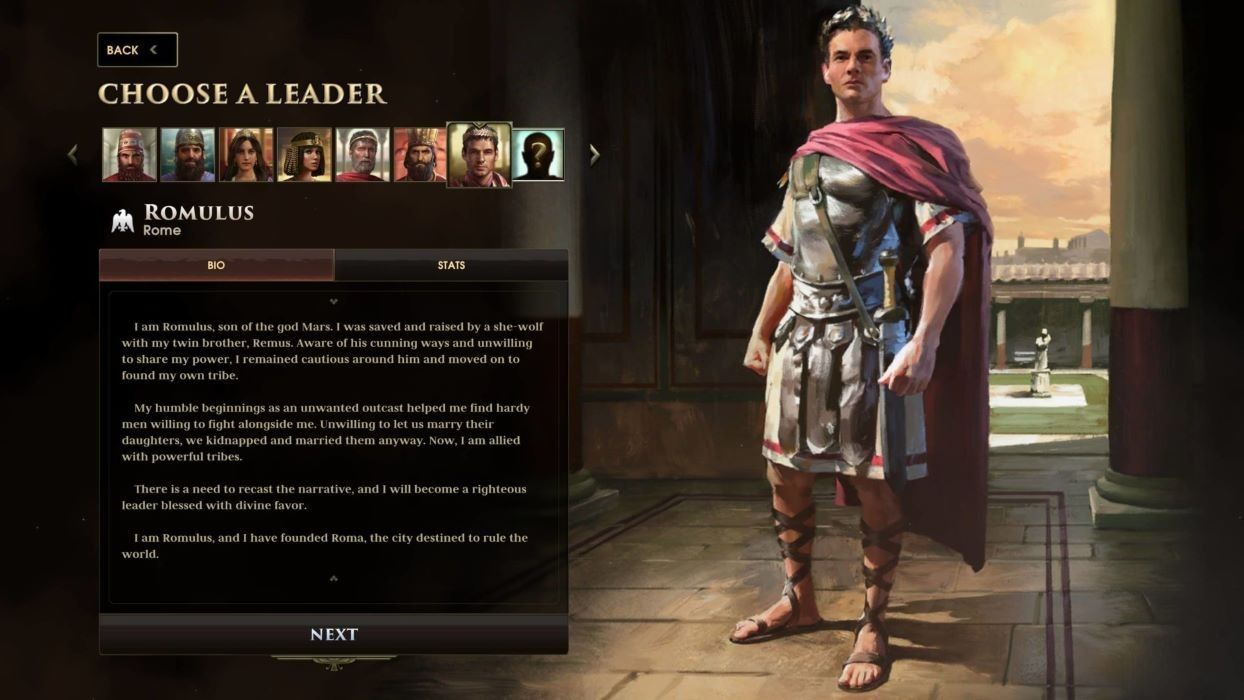The height and width of the screenshot is (700, 1244).
Task: Switch to the Stats tab
Action: pos(451,265)
